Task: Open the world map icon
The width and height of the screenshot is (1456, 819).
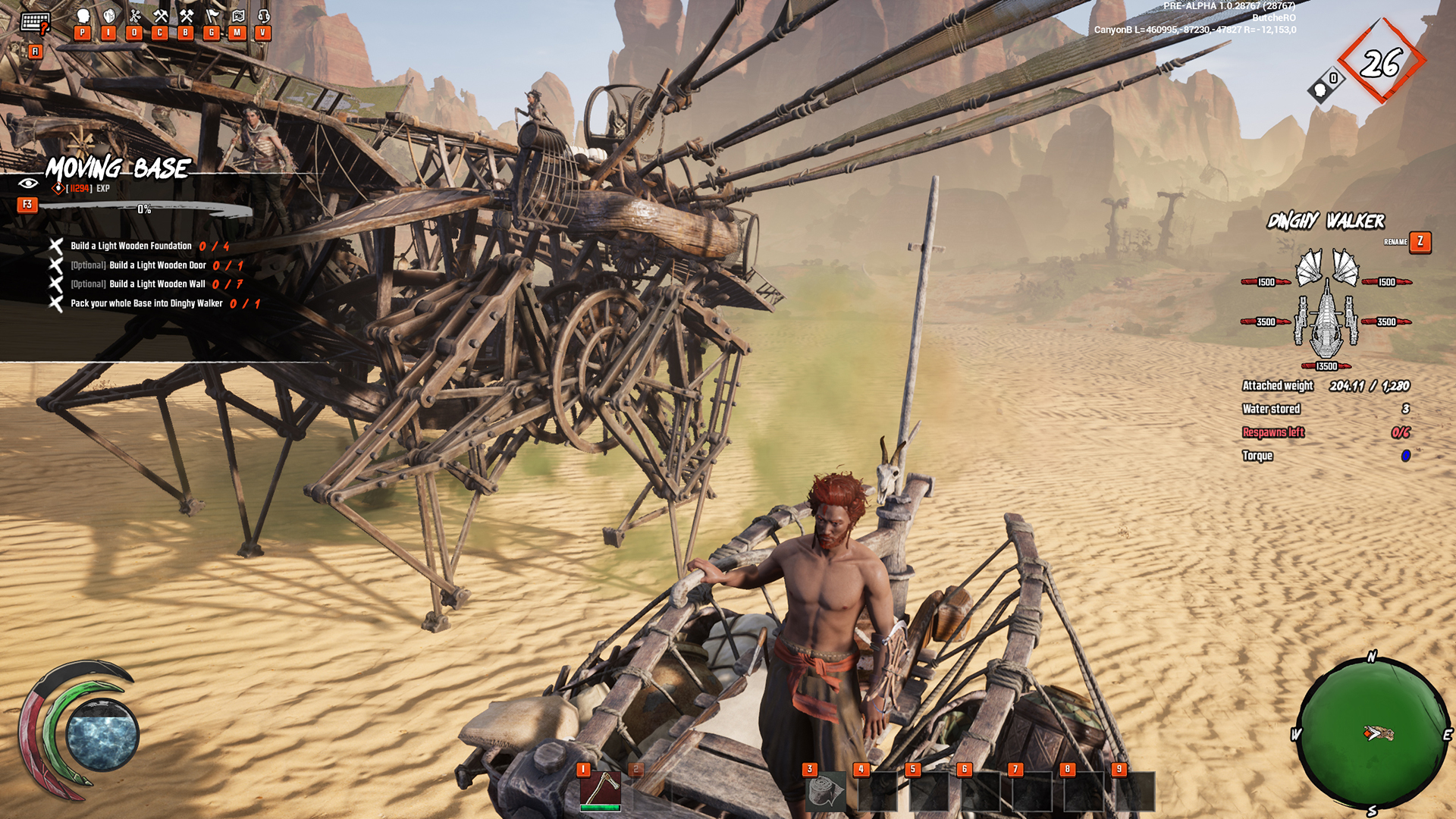Action: click(x=238, y=17)
